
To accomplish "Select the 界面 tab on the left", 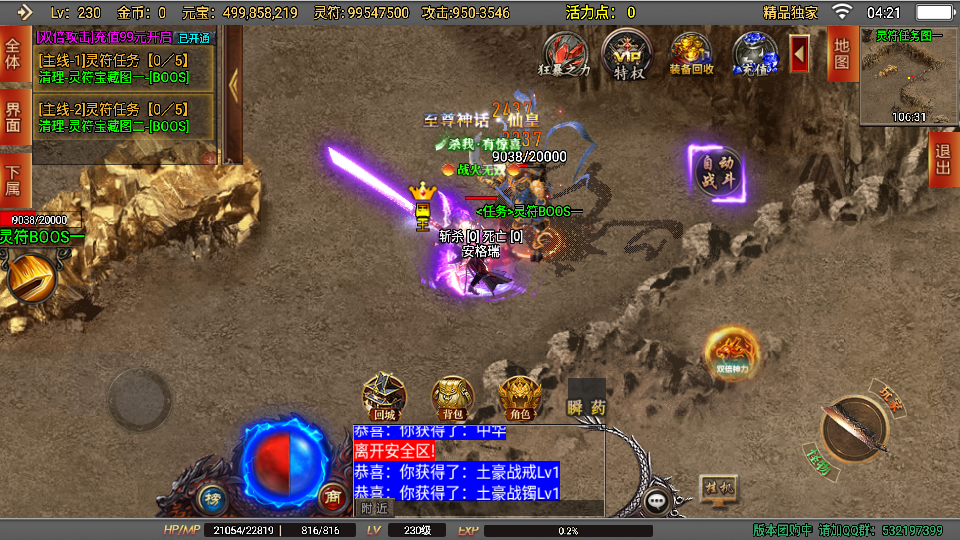I will point(14,116).
